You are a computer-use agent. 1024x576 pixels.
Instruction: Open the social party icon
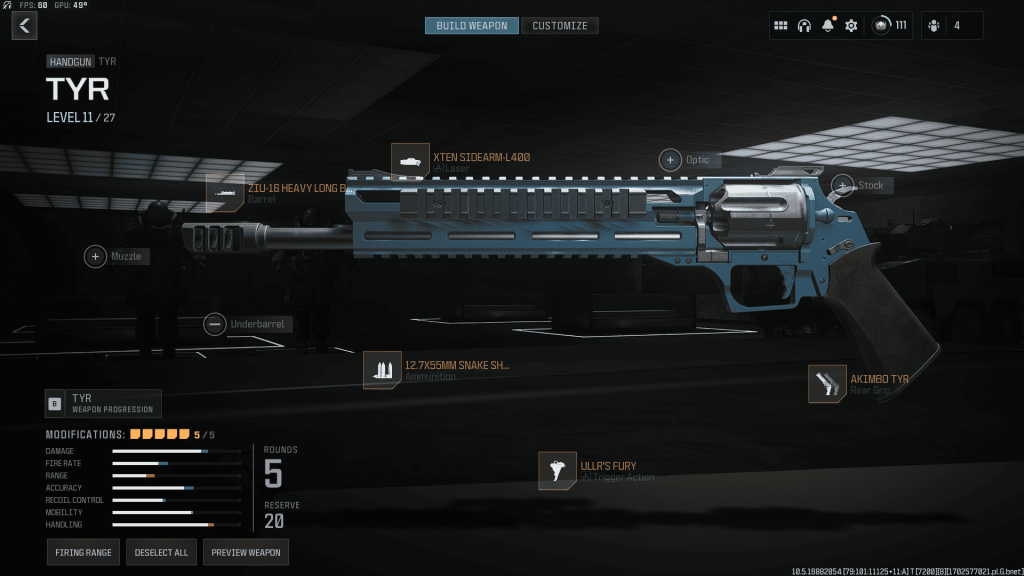[934, 25]
